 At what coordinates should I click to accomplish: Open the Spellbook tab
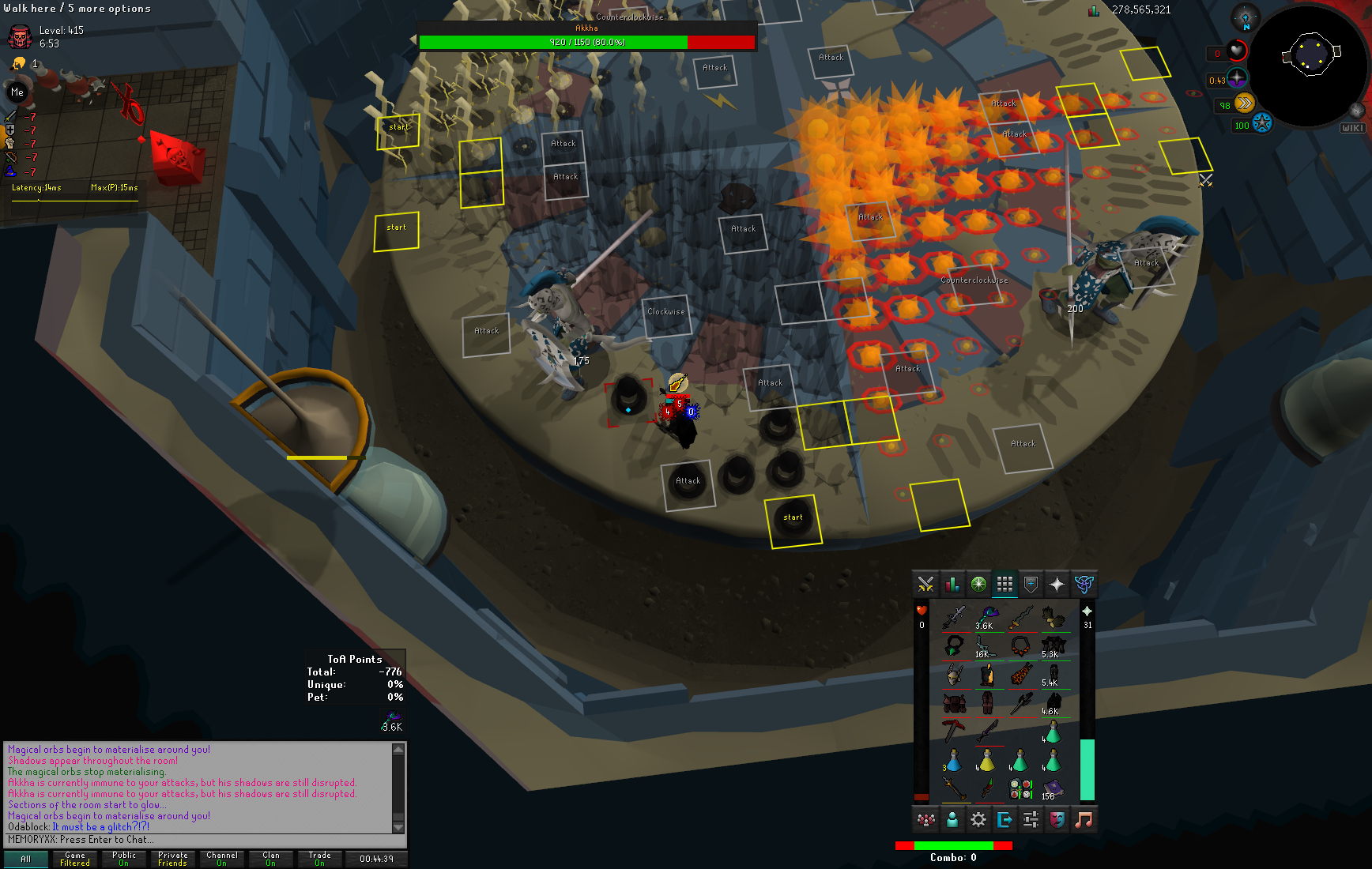(1084, 585)
